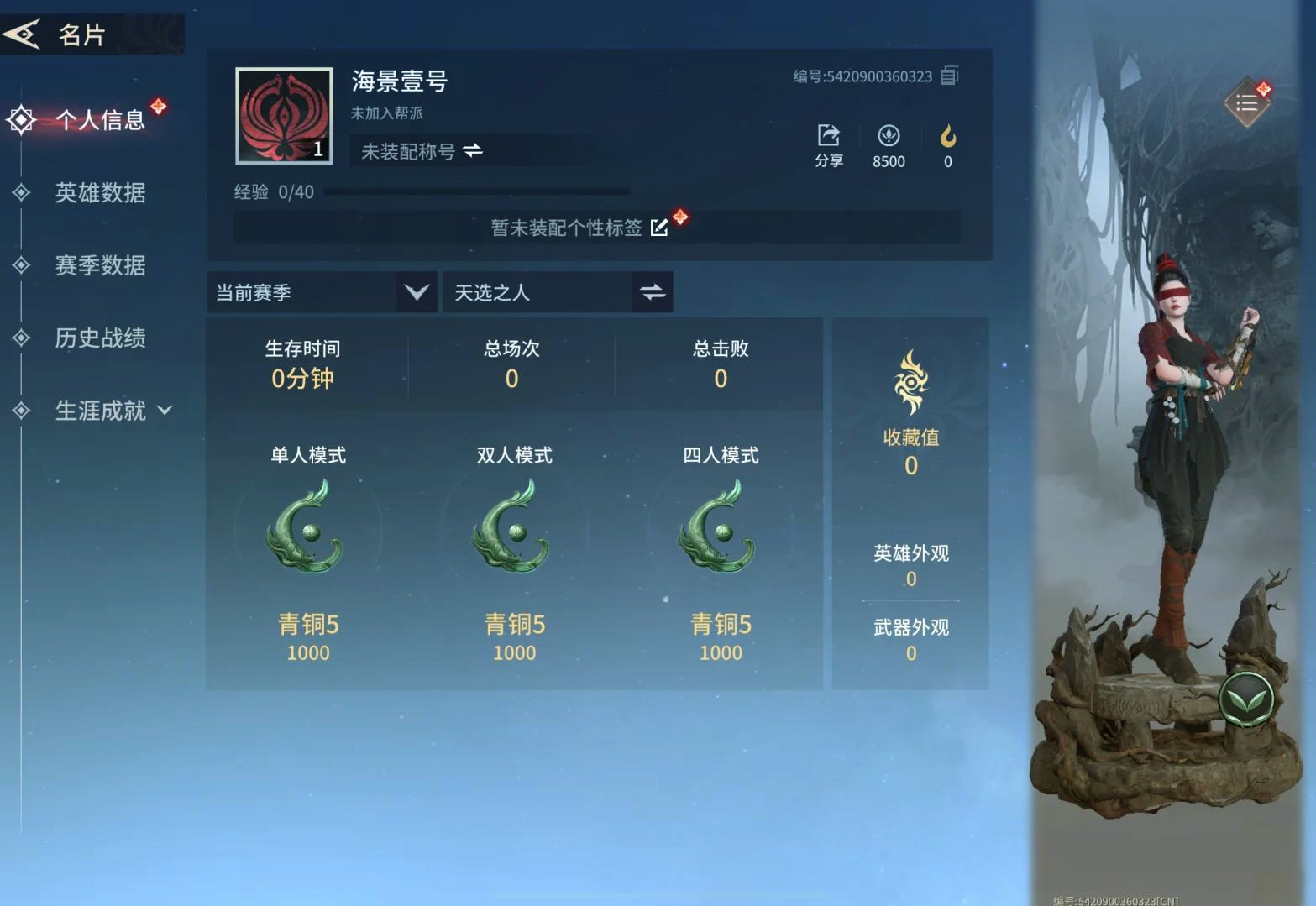Switch to the 英雄数据 tab
1316x906 pixels.
[x=100, y=193]
